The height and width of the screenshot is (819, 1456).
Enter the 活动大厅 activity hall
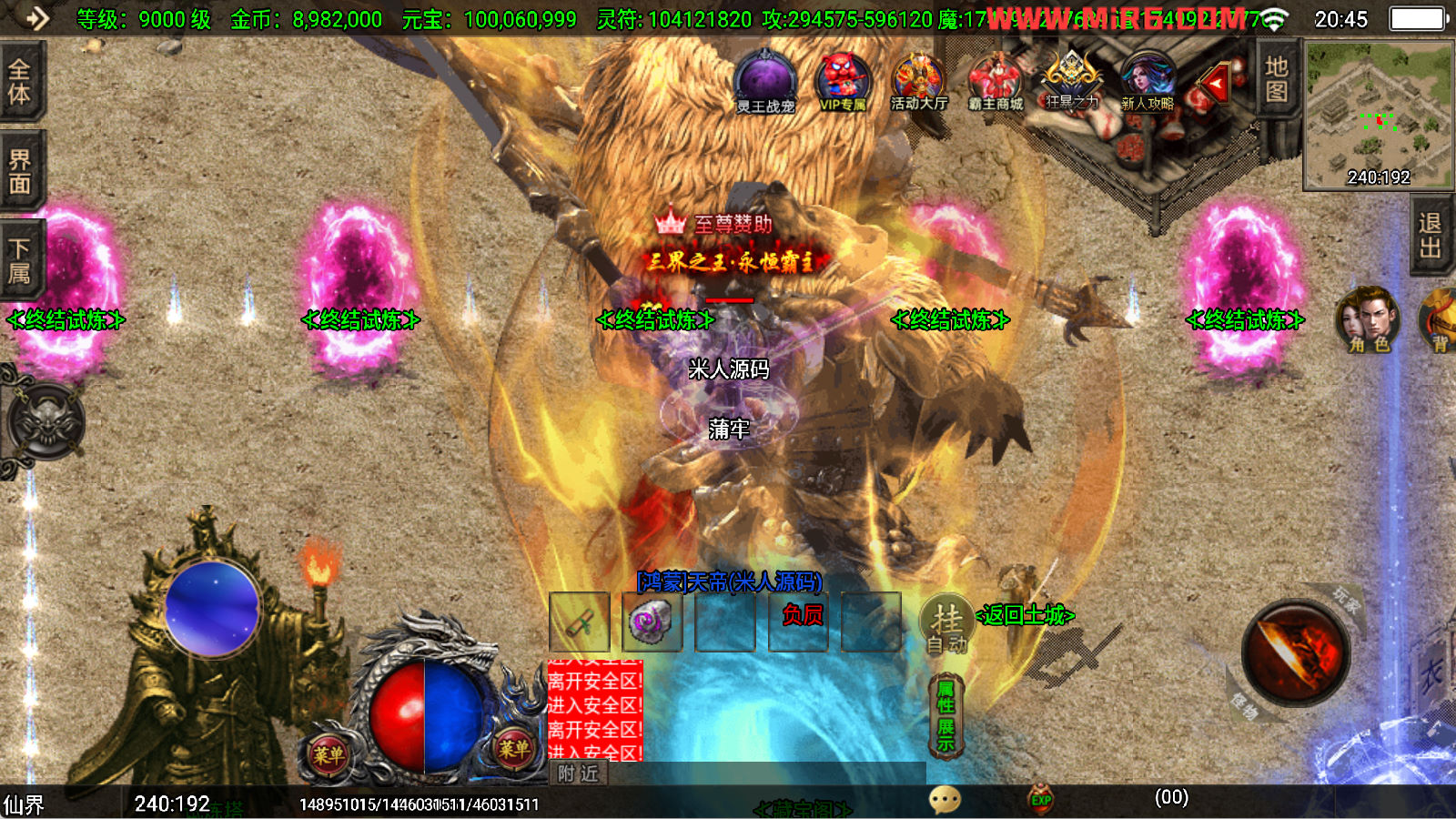click(918, 83)
